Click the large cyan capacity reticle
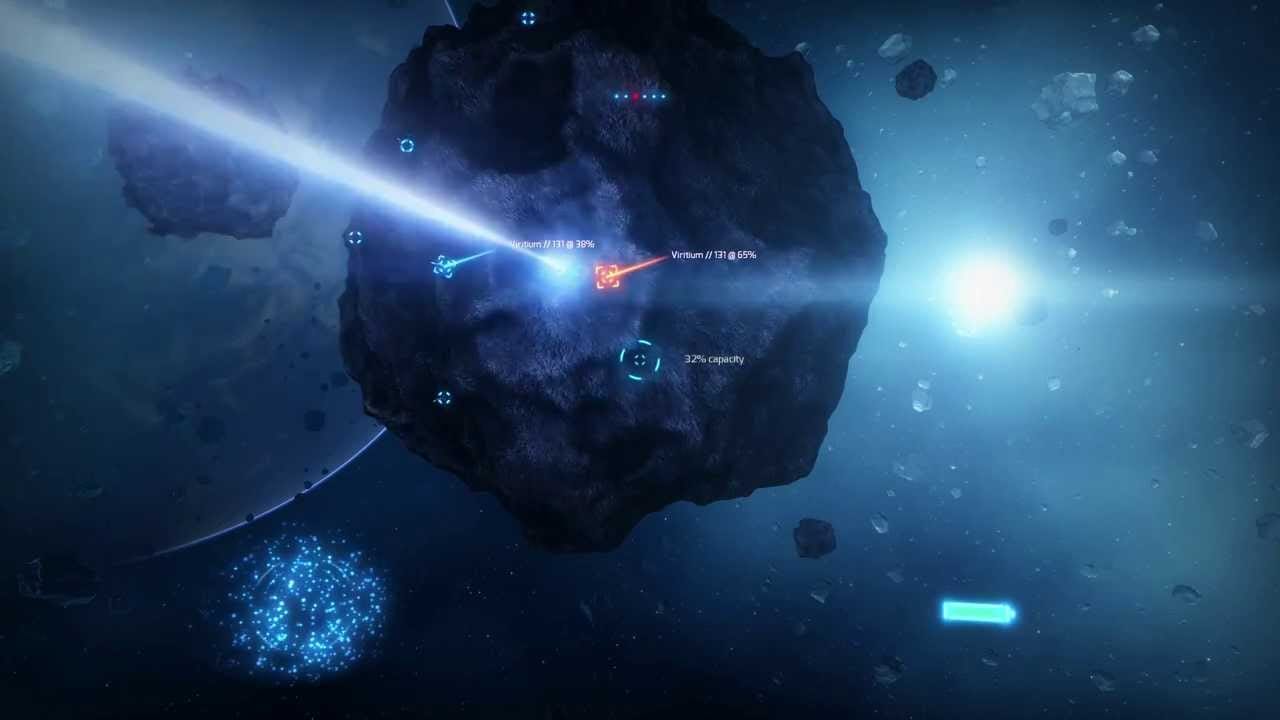This screenshot has width=1280, height=720. tap(640, 360)
